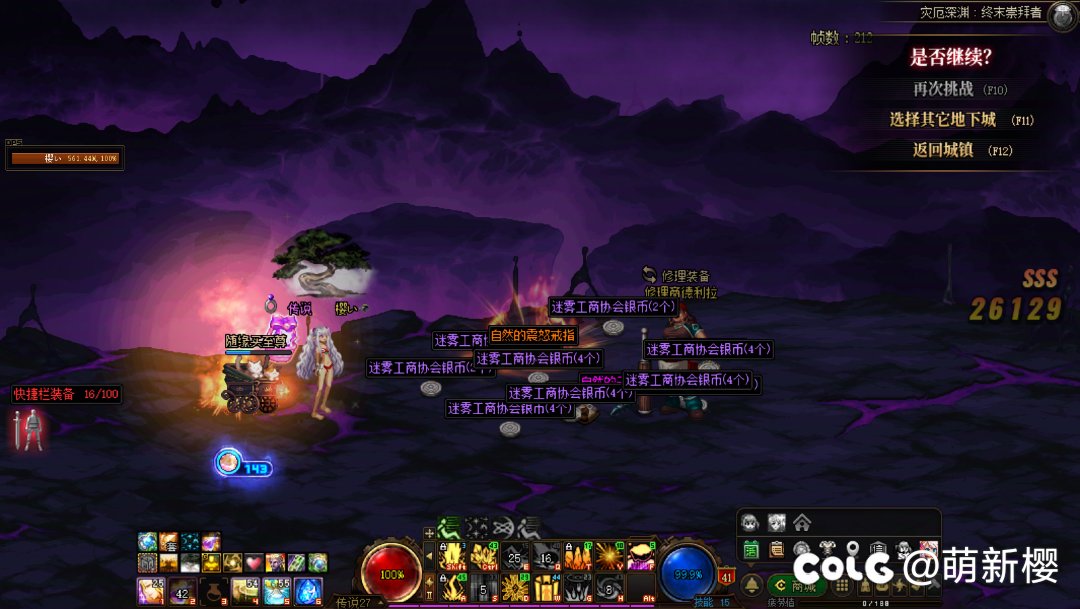Open the green 活 activity icon
The height and width of the screenshot is (609, 1080).
coord(751,549)
